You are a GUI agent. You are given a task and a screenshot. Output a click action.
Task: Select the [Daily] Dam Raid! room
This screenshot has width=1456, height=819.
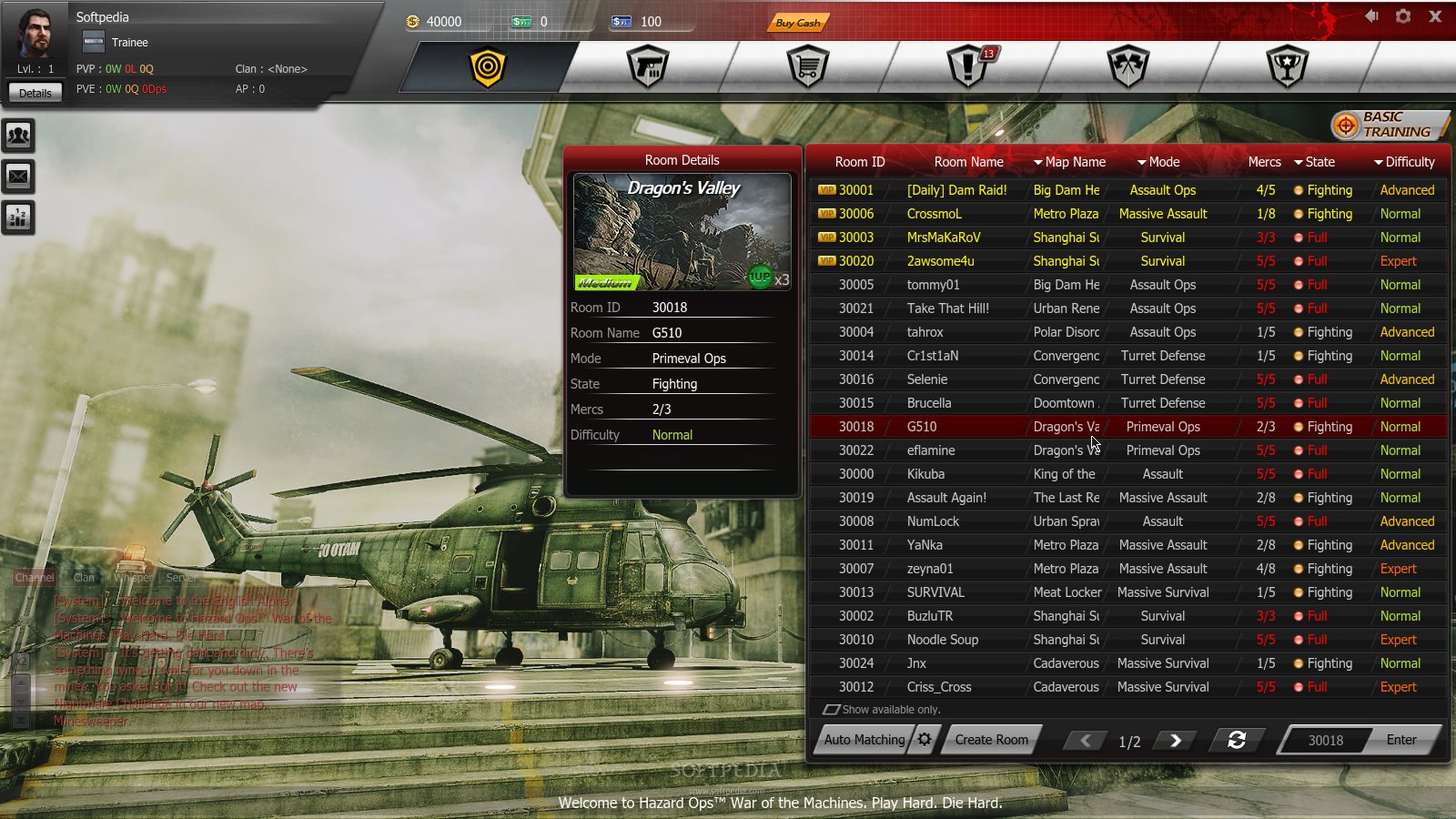pos(956,190)
